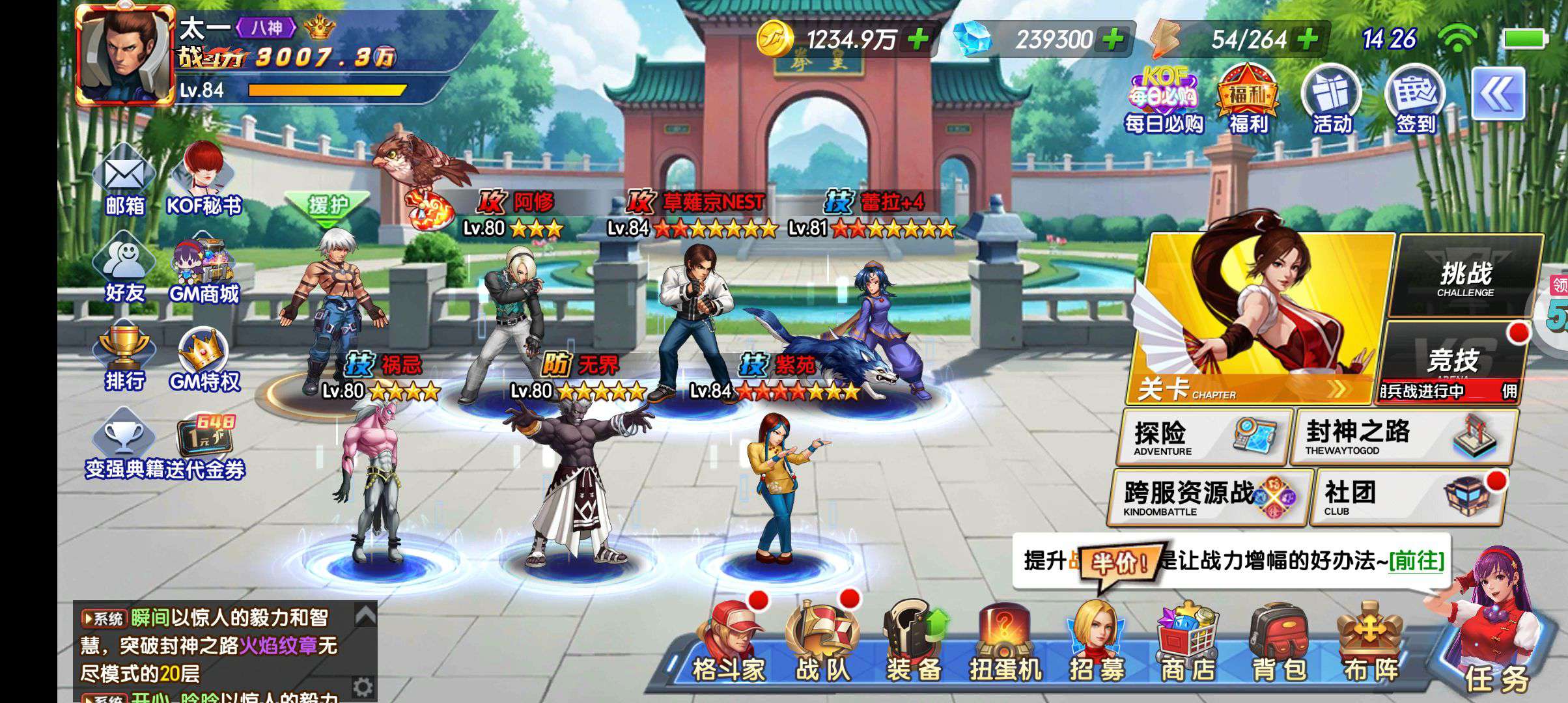Screen dimensions: 1568x703
Task: View the 排行 rankings trophy
Action: (124, 358)
